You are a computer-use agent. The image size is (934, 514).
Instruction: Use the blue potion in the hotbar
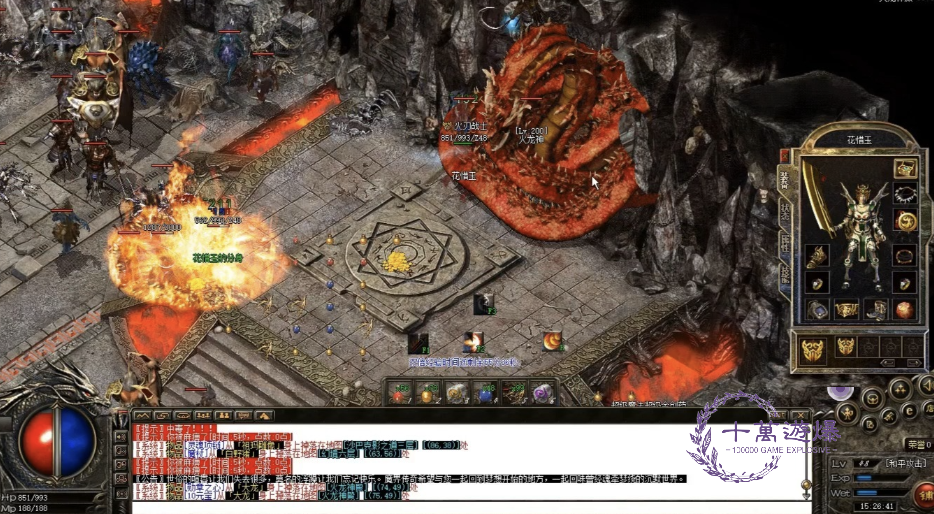[x=486, y=394]
